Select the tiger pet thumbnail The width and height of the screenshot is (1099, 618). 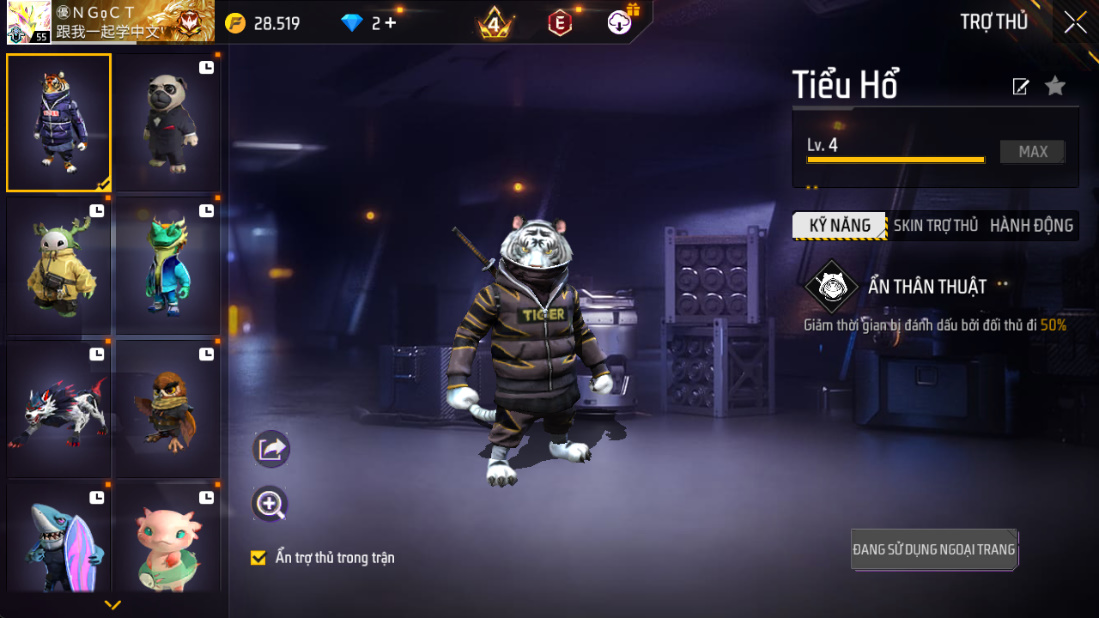[59, 122]
